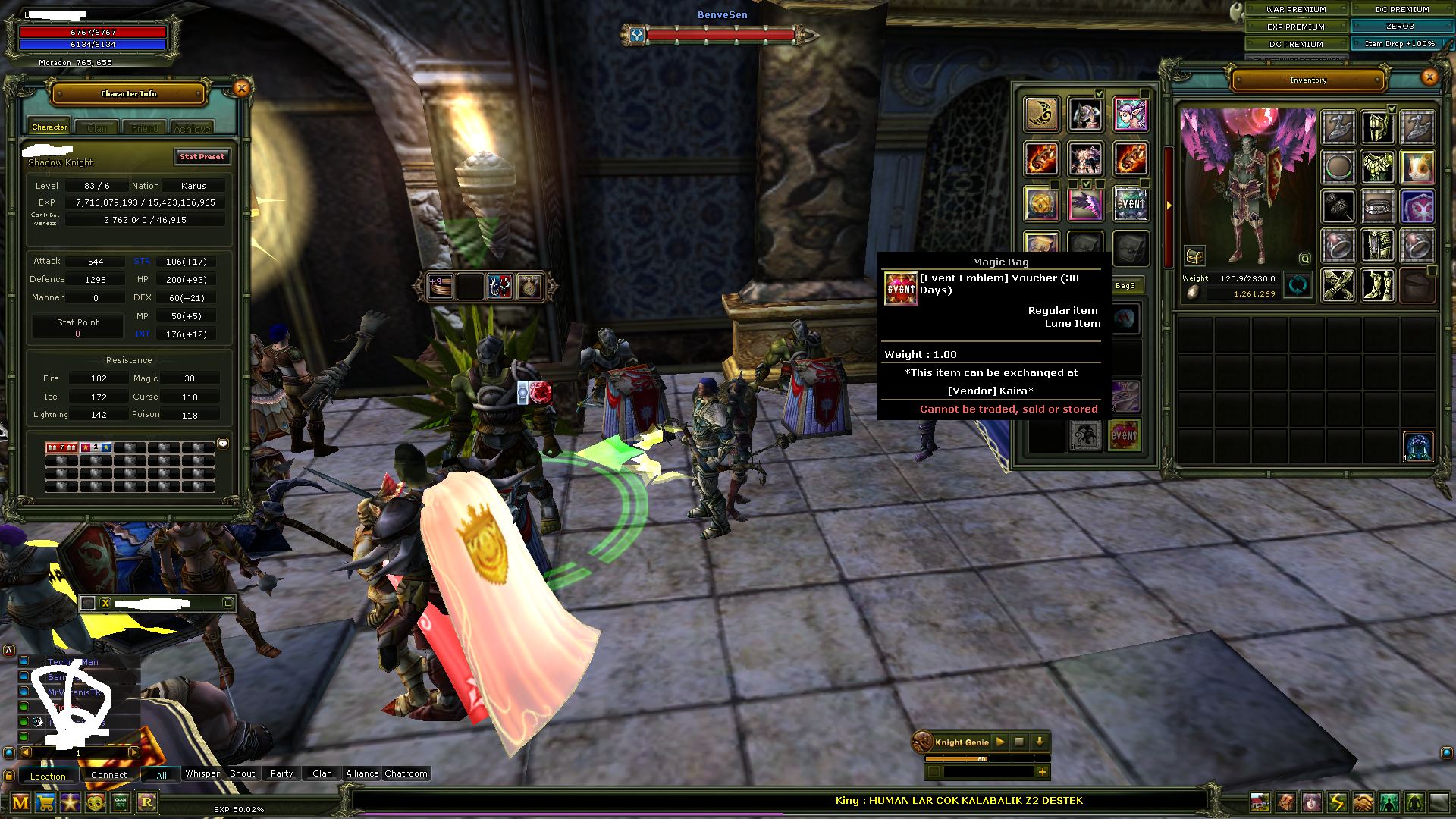Viewport: 1456px width, 819px height.
Task: Start the Knight Genie with play button
Action: click(1000, 742)
